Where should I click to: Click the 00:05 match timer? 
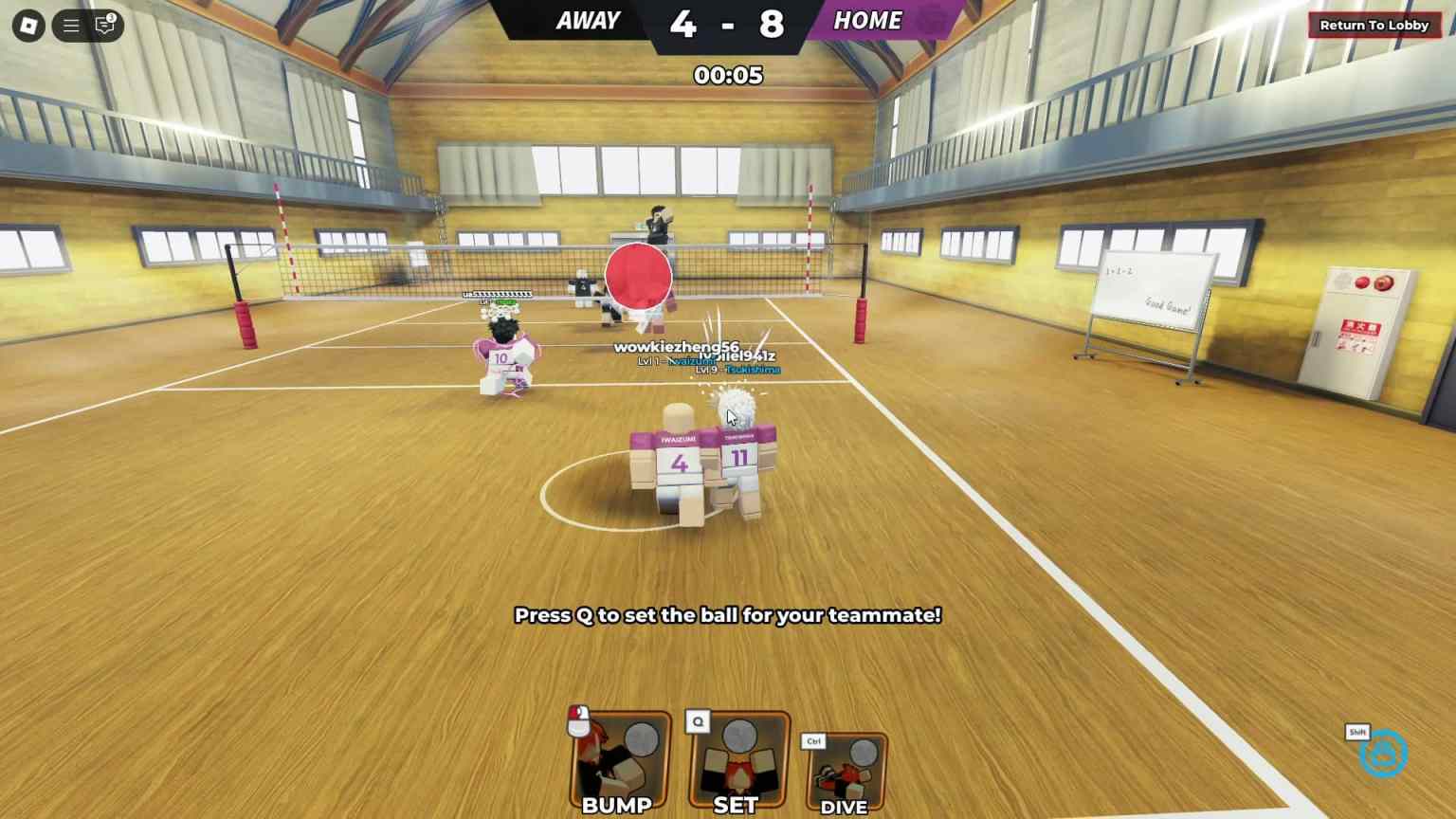pos(728,76)
